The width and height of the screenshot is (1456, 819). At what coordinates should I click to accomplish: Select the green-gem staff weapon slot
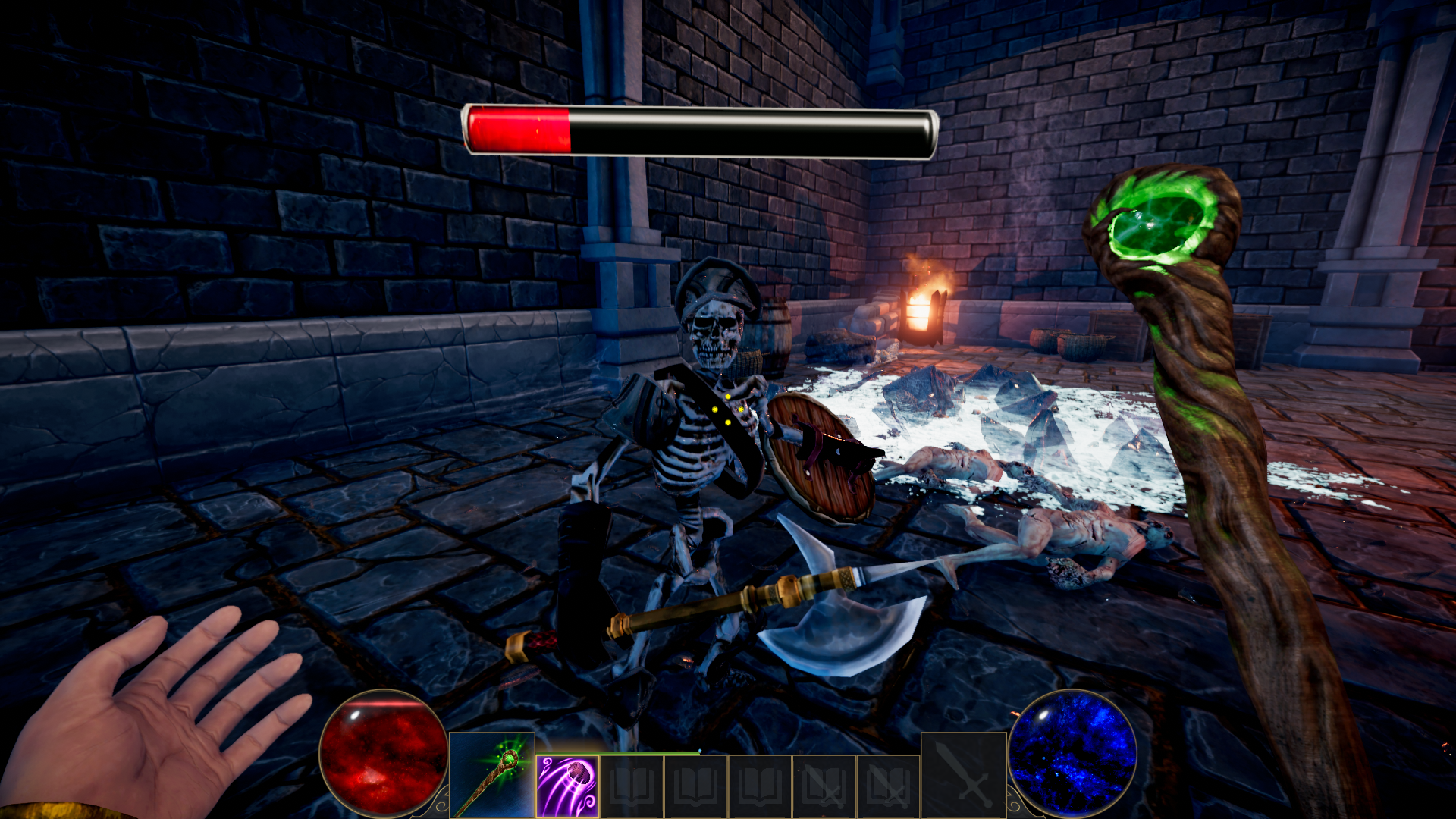(x=491, y=775)
